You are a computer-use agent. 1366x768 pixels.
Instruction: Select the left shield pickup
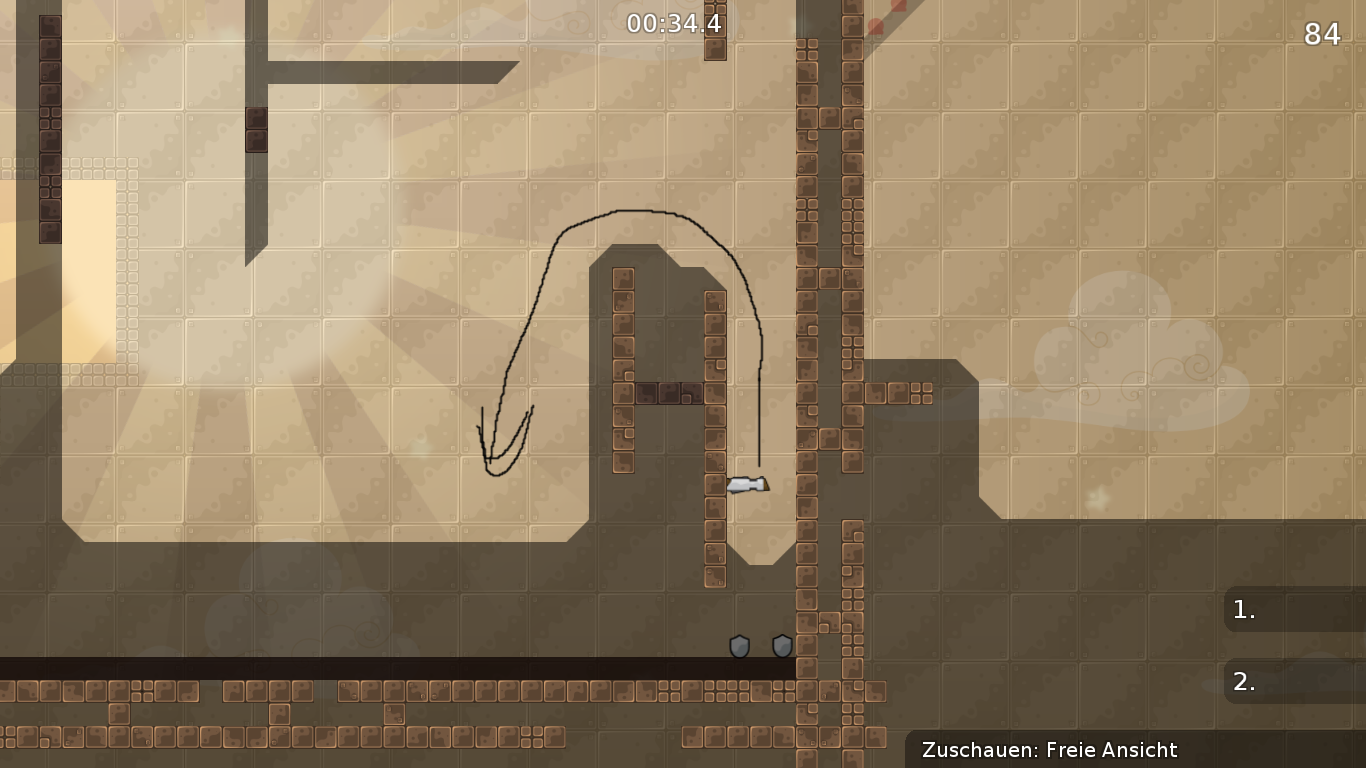coord(739,646)
